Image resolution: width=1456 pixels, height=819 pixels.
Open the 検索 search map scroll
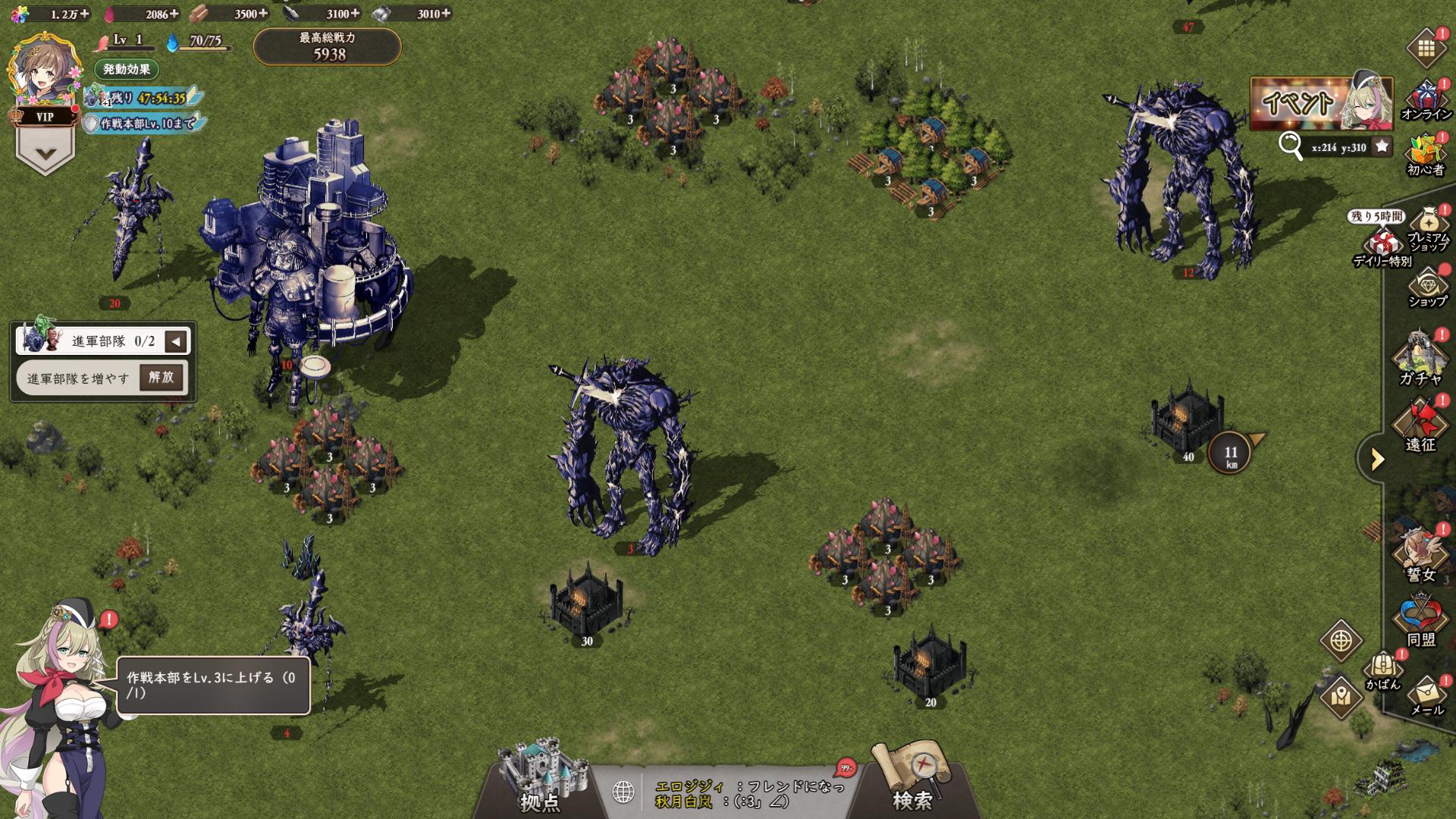click(912, 777)
